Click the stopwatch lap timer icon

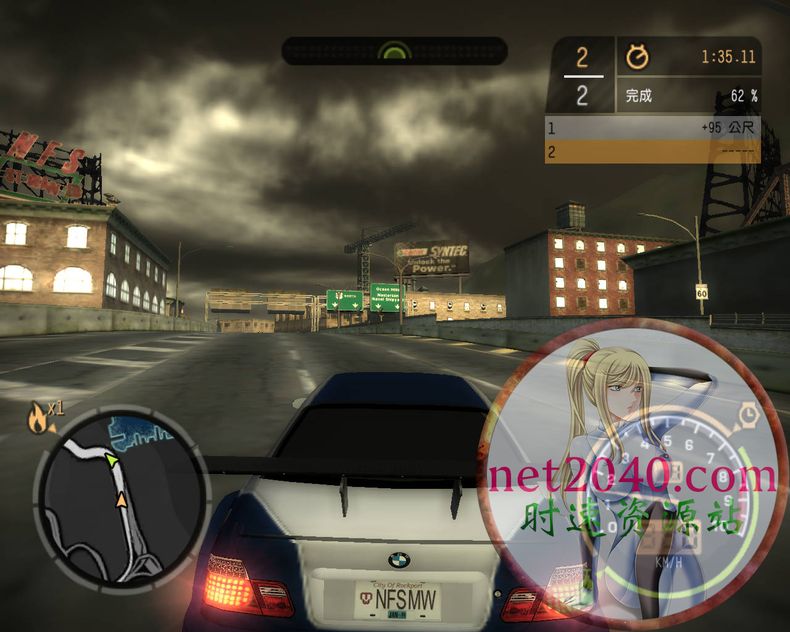637,57
